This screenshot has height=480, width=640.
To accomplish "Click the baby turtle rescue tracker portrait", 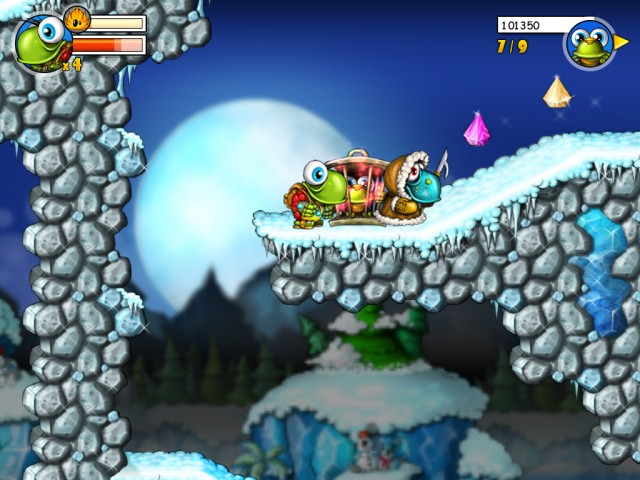I will pyautogui.click(x=588, y=44).
